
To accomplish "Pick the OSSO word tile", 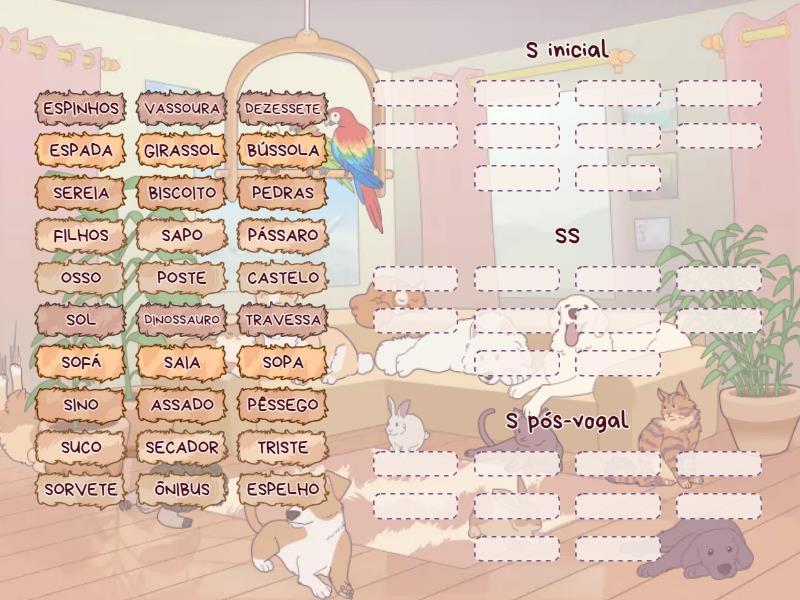I will pyautogui.click(x=81, y=277).
